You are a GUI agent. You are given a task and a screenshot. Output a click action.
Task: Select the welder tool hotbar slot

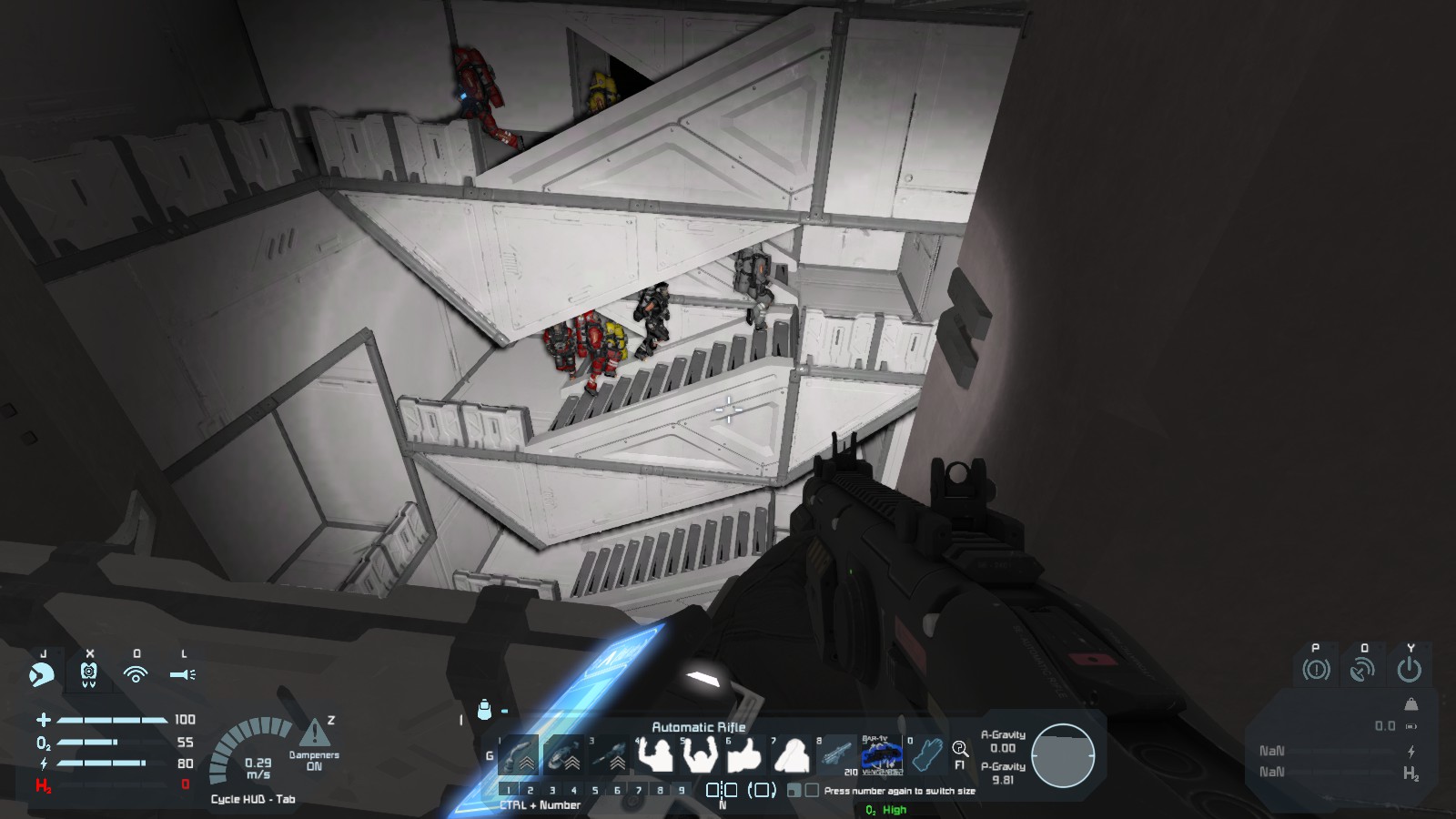click(x=520, y=754)
